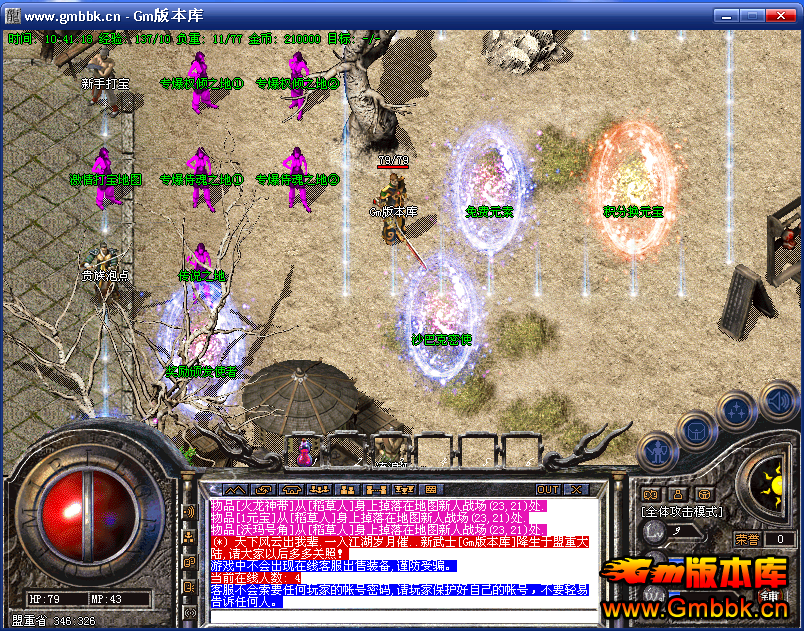804x631 pixels.
Task: Toggle the attack mode label text
Action: (682, 511)
